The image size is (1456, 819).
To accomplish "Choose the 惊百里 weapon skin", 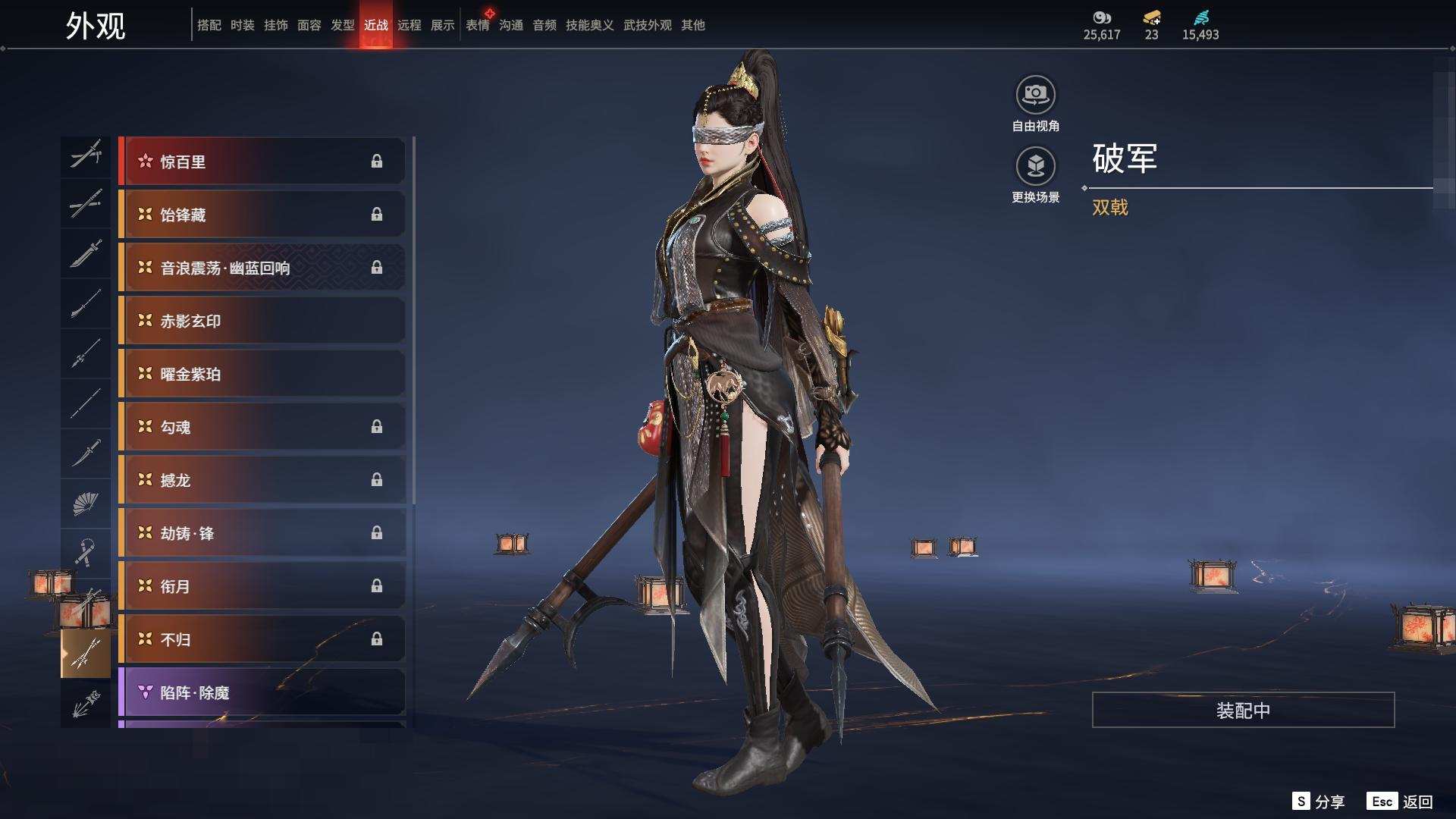I will coord(262,162).
